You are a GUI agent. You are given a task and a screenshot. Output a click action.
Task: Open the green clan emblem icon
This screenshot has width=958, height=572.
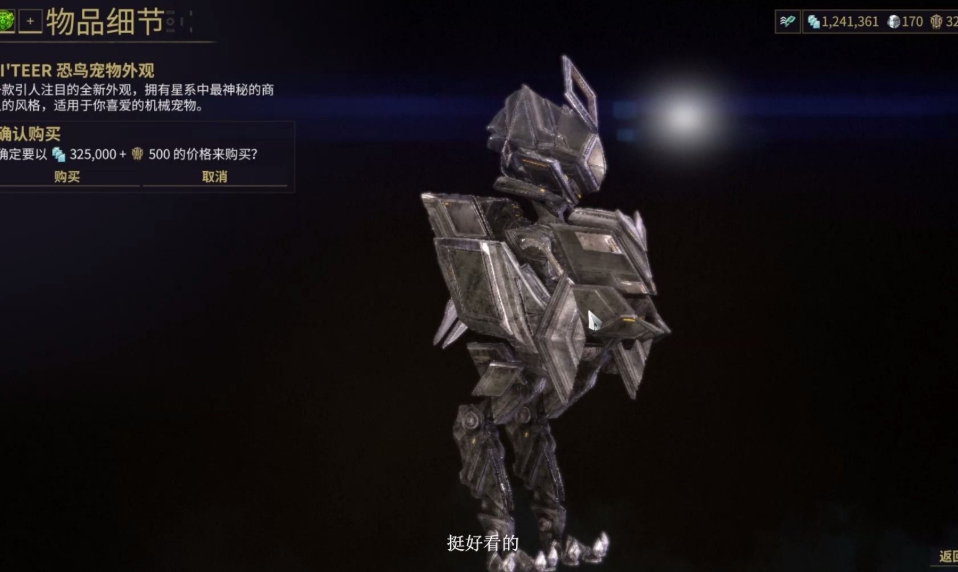[x=6, y=20]
